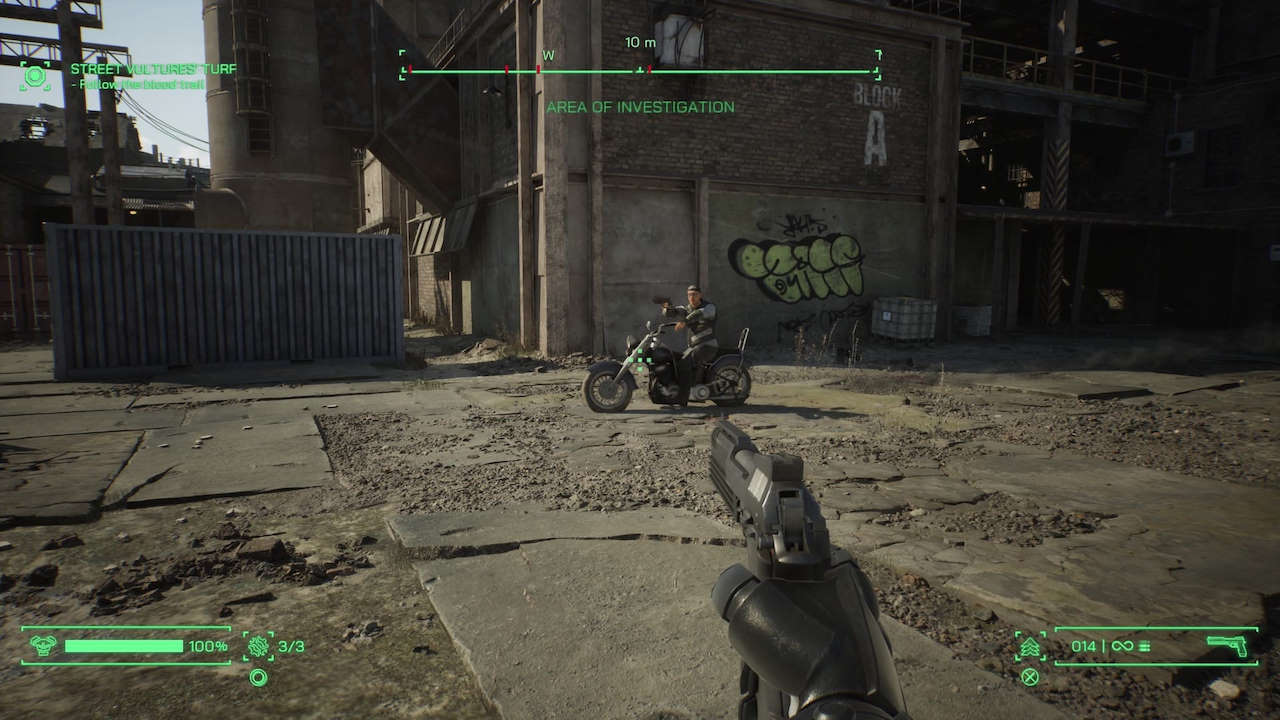The image size is (1280, 720).
Task: Click the compass bar at the top
Action: click(x=640, y=71)
